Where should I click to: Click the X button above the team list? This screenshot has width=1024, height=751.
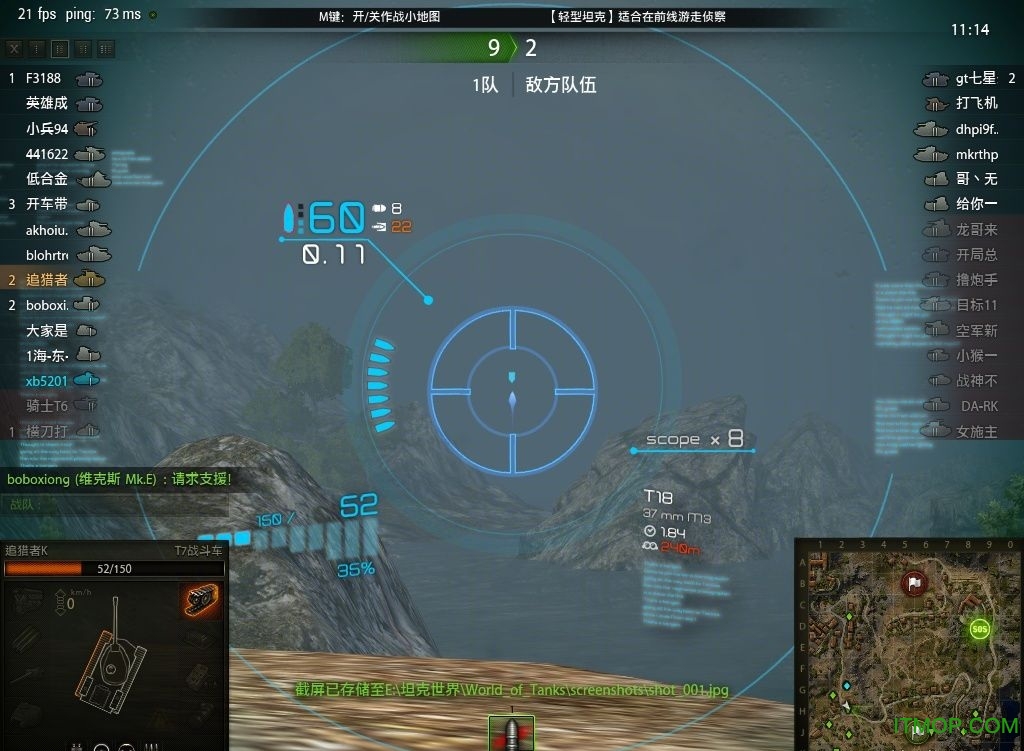pyautogui.click(x=14, y=48)
